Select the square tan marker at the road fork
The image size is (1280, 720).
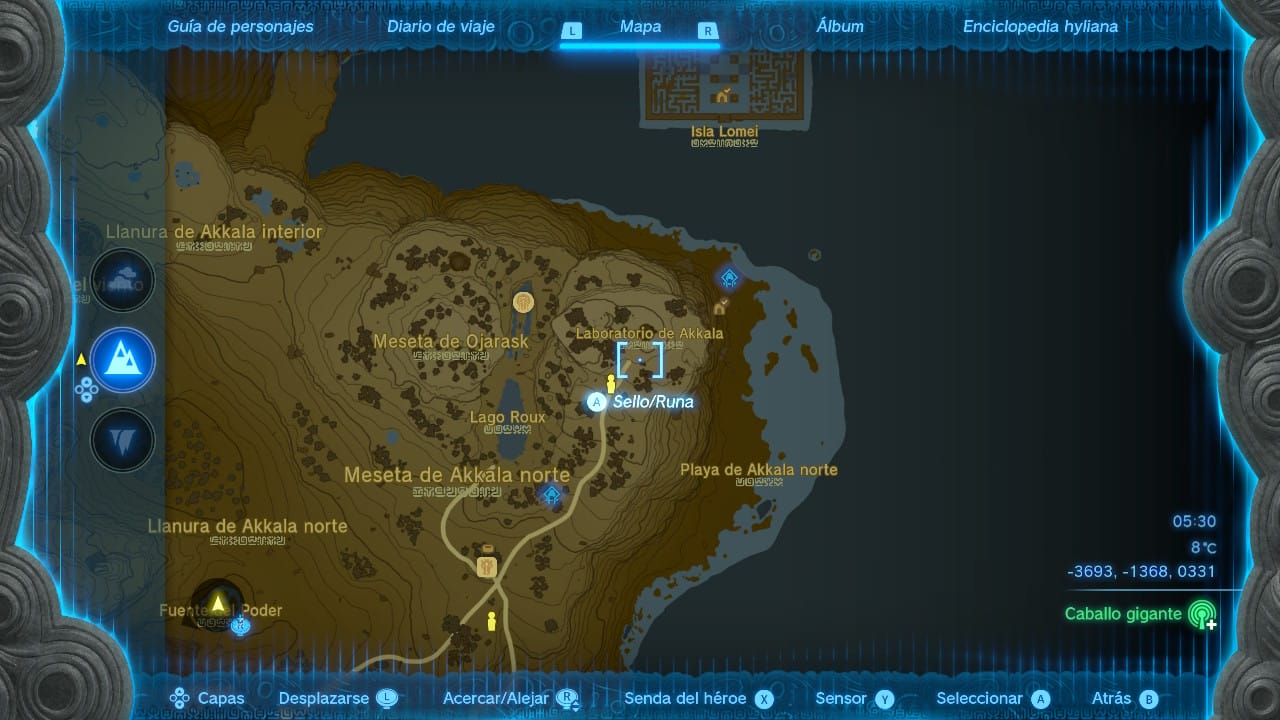487,566
